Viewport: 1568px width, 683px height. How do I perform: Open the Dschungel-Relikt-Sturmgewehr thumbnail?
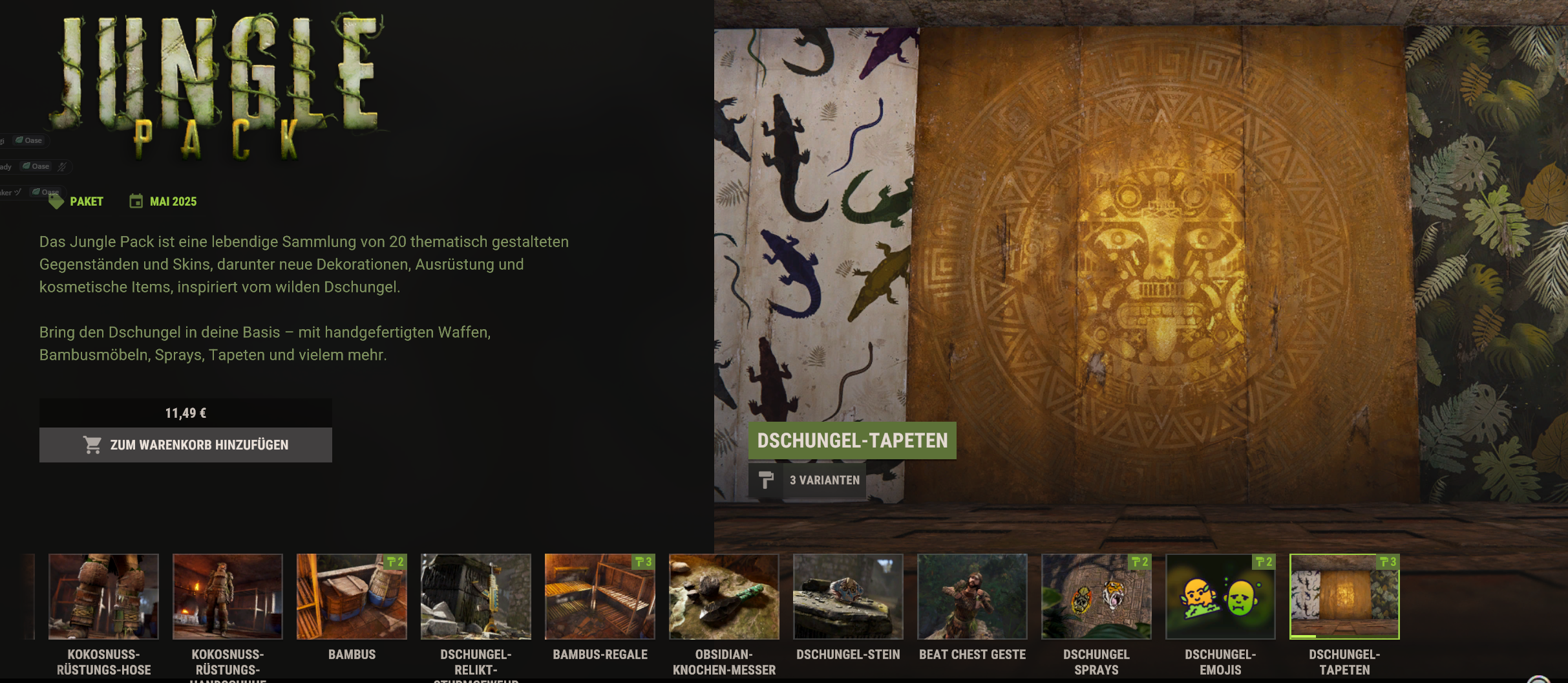pyautogui.click(x=476, y=596)
